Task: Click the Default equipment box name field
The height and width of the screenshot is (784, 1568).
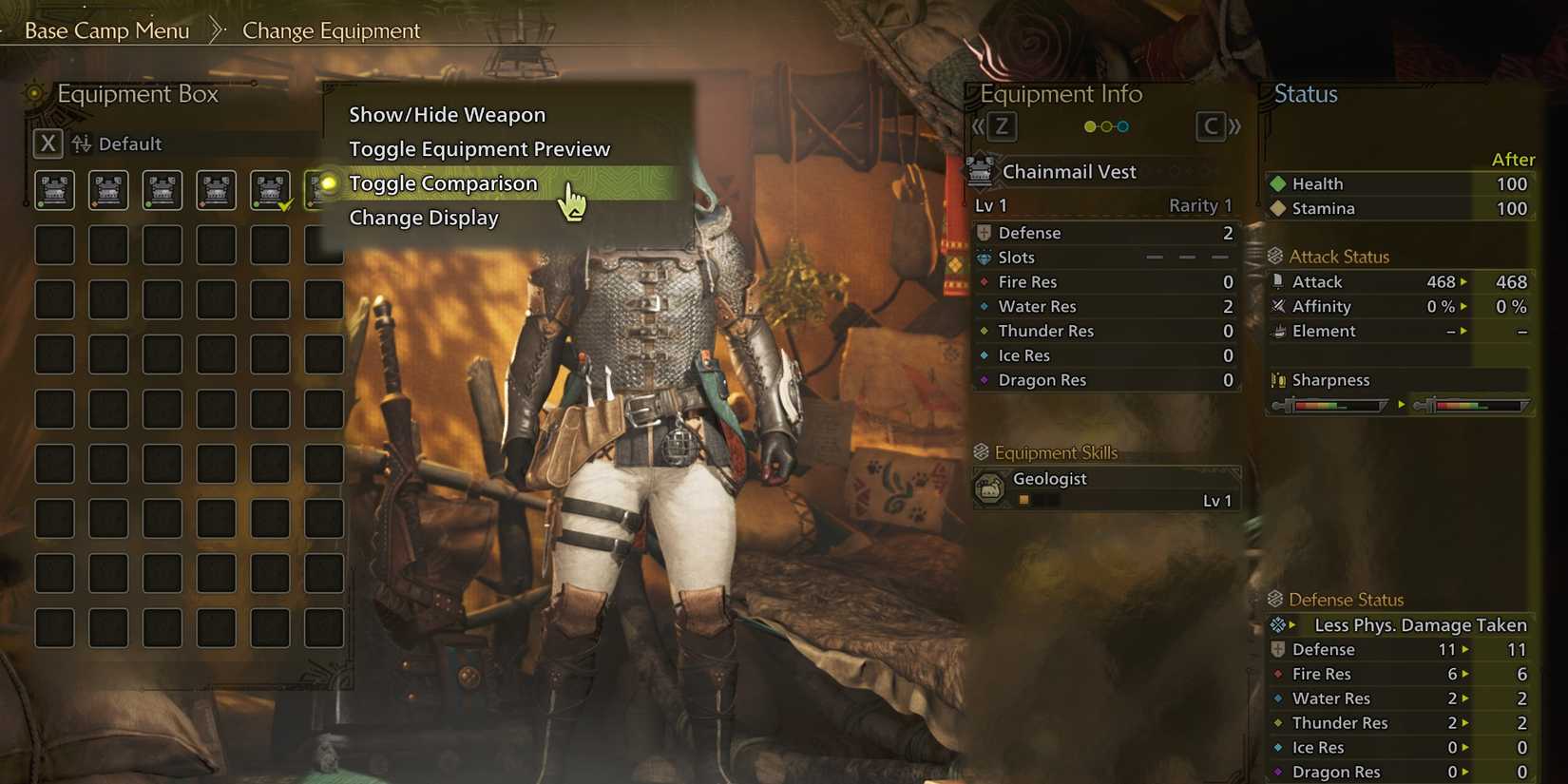Action: pyautogui.click(x=132, y=143)
